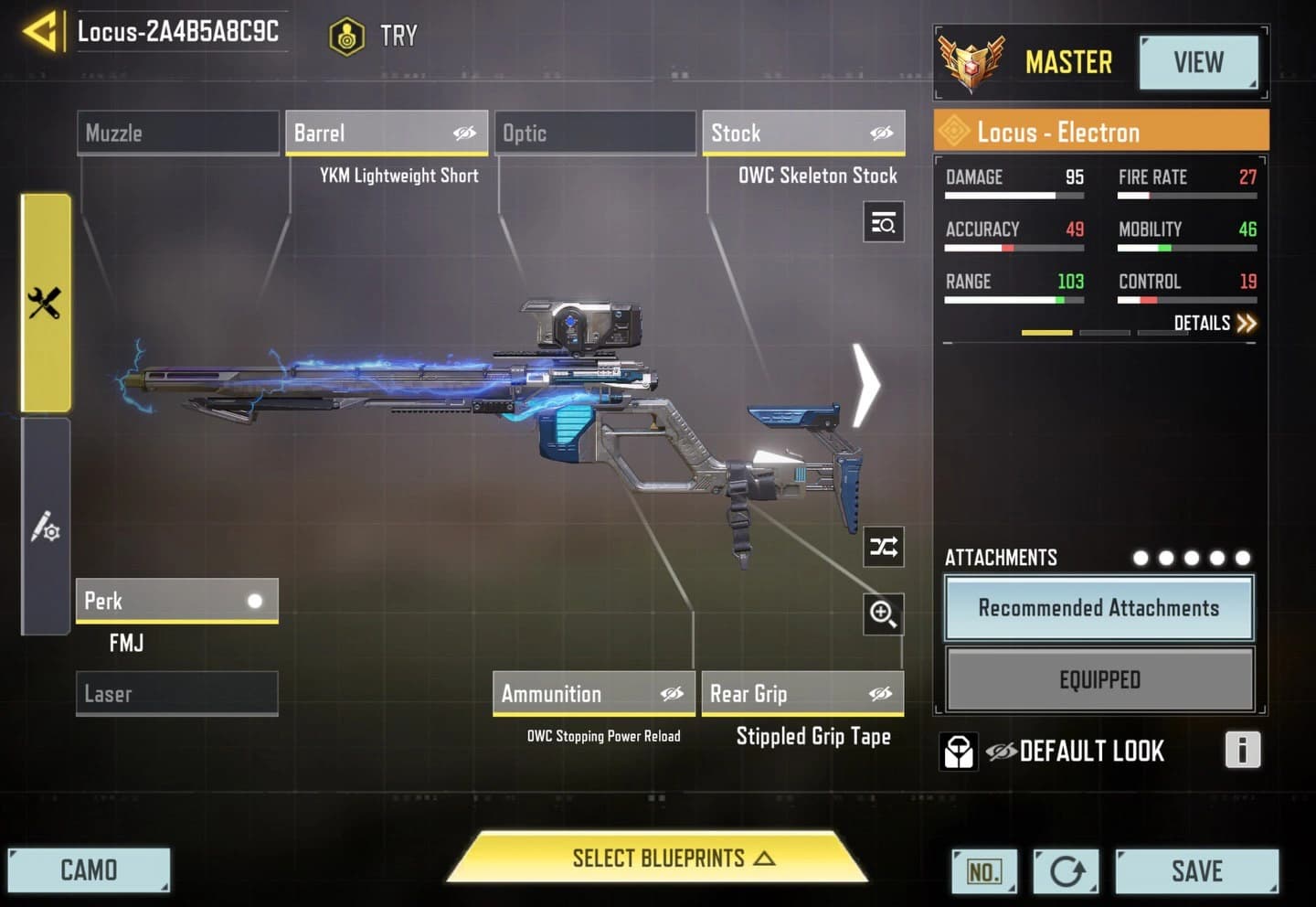Image resolution: width=1316 pixels, height=907 pixels.
Task: Open the Perk slot with FMJ
Action: coord(176,601)
